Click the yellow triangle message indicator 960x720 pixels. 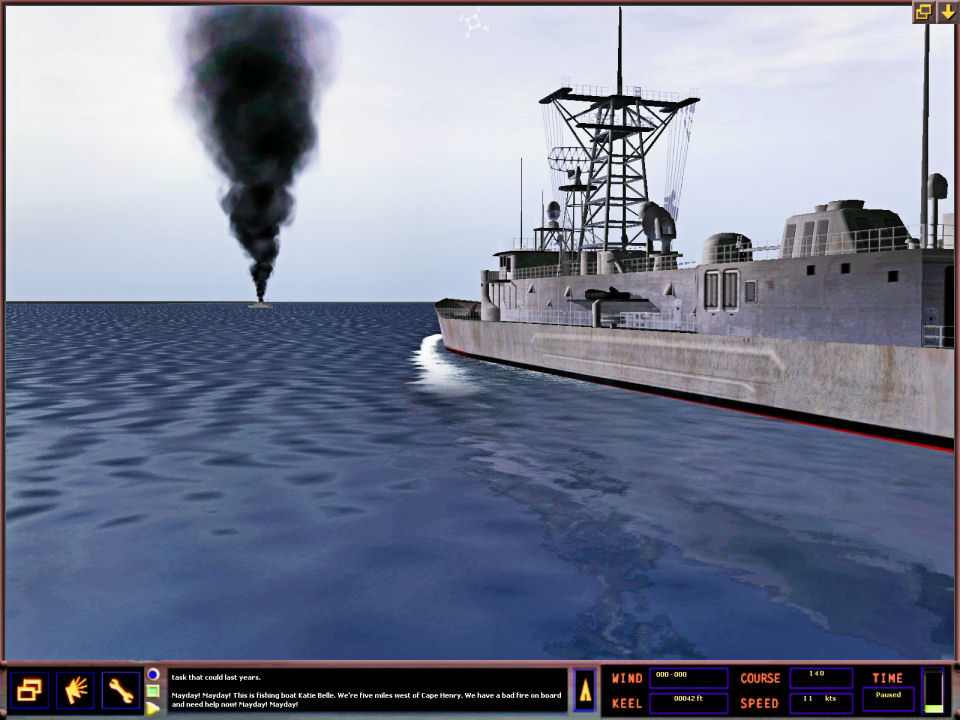coord(153,708)
